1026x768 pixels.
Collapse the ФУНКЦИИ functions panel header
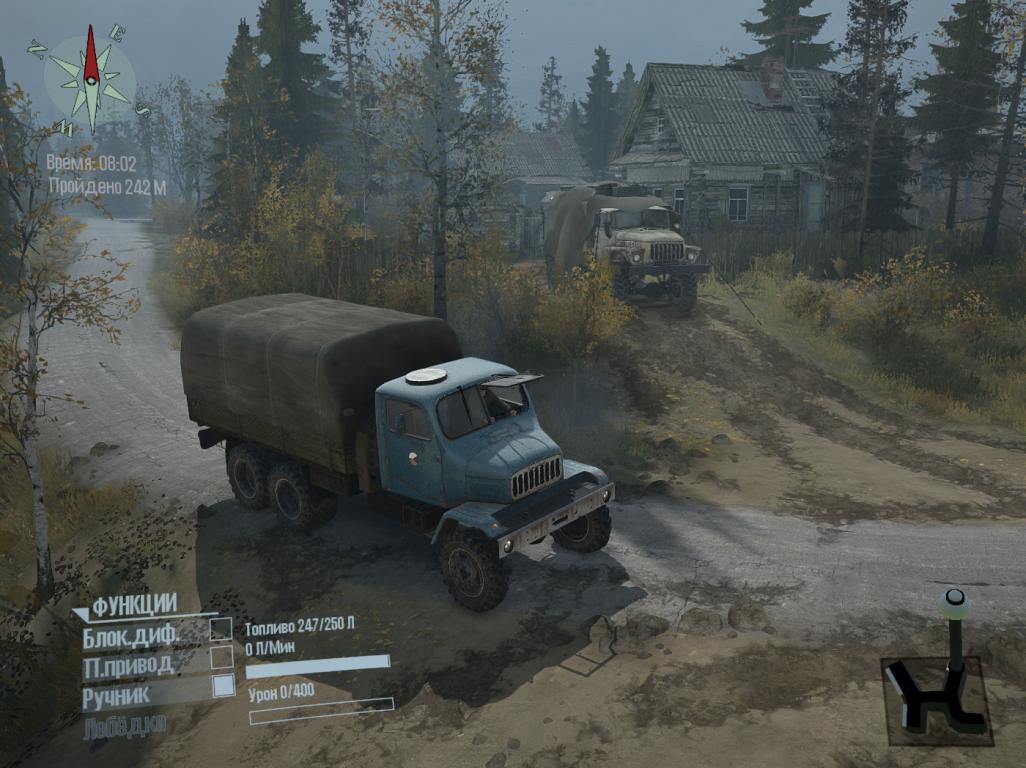click(132, 603)
